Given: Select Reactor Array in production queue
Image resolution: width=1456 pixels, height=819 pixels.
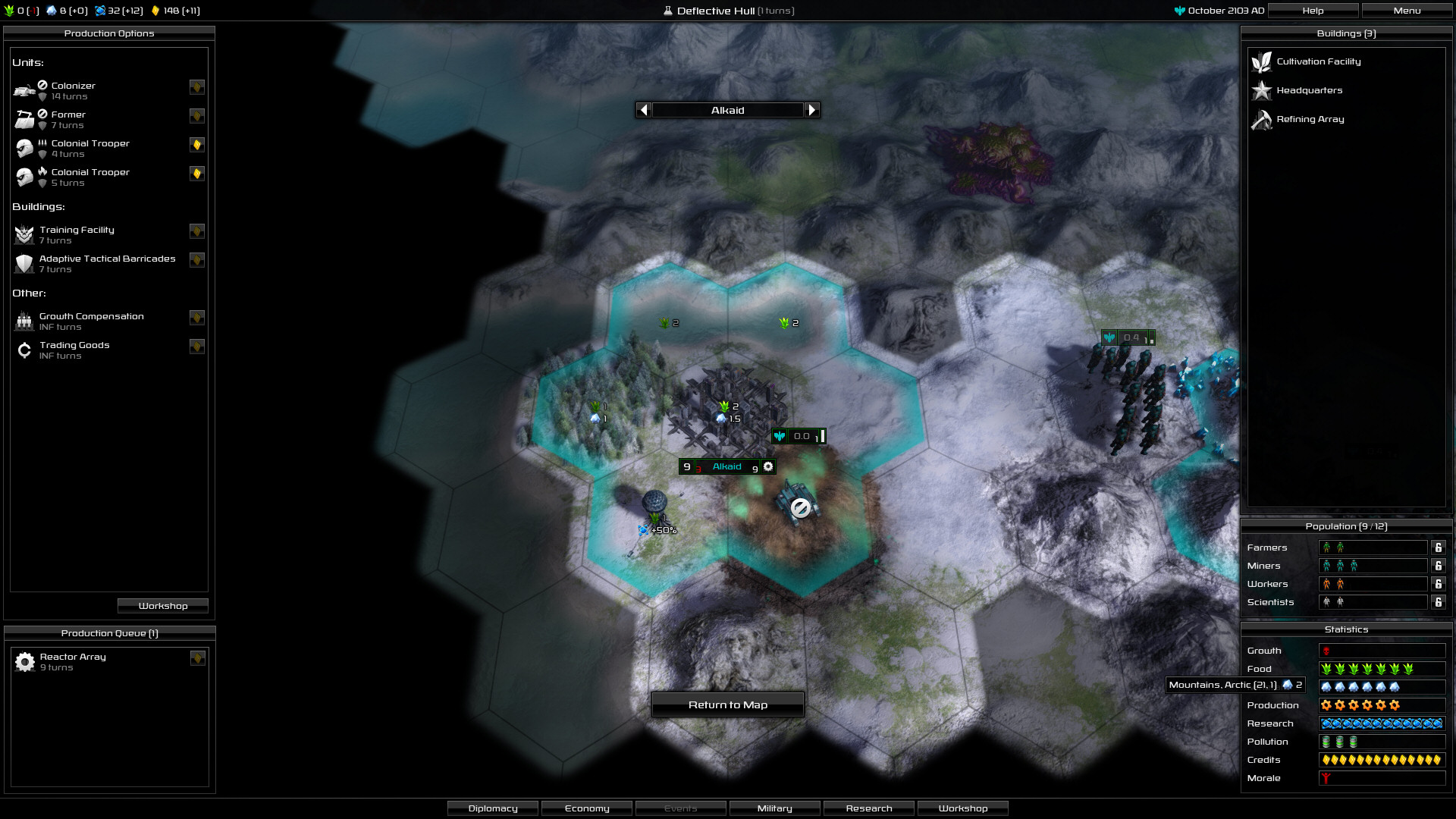Looking at the screenshot, I should [73, 661].
